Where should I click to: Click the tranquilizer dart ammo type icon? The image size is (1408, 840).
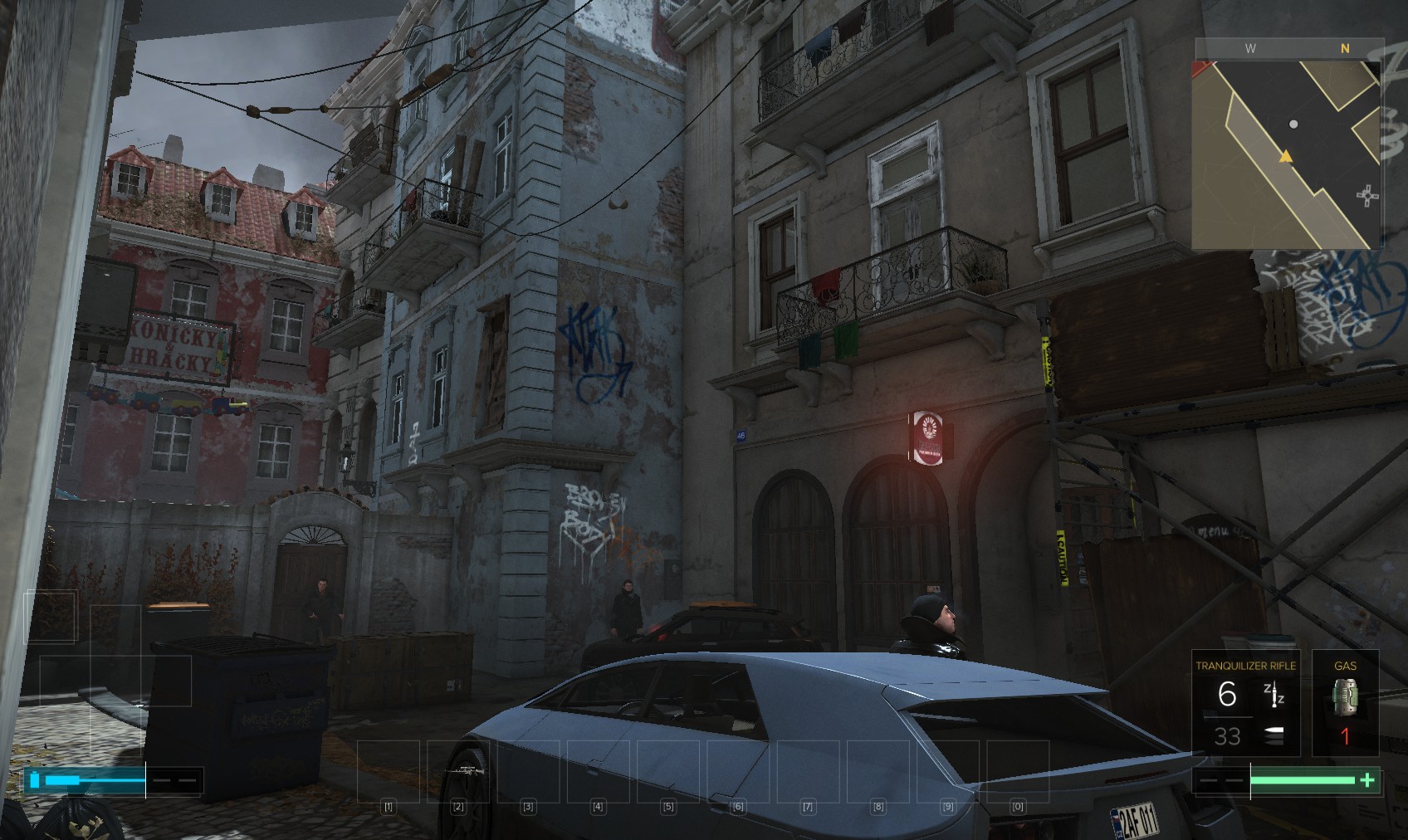(1274, 694)
